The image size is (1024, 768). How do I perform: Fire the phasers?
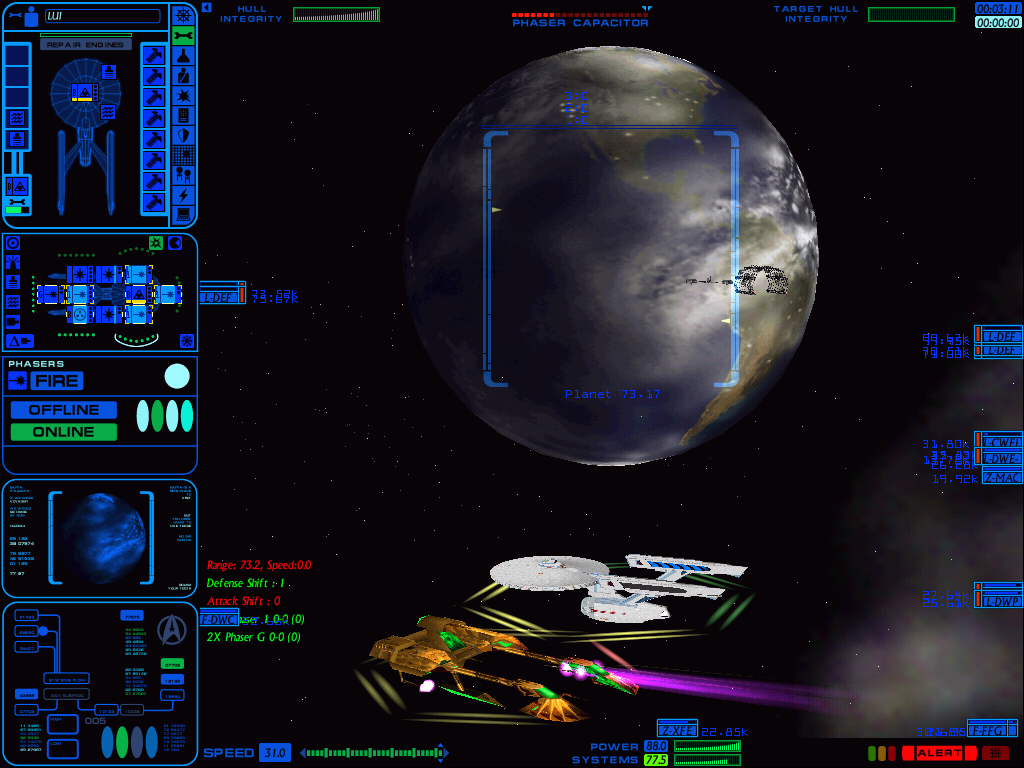57,381
